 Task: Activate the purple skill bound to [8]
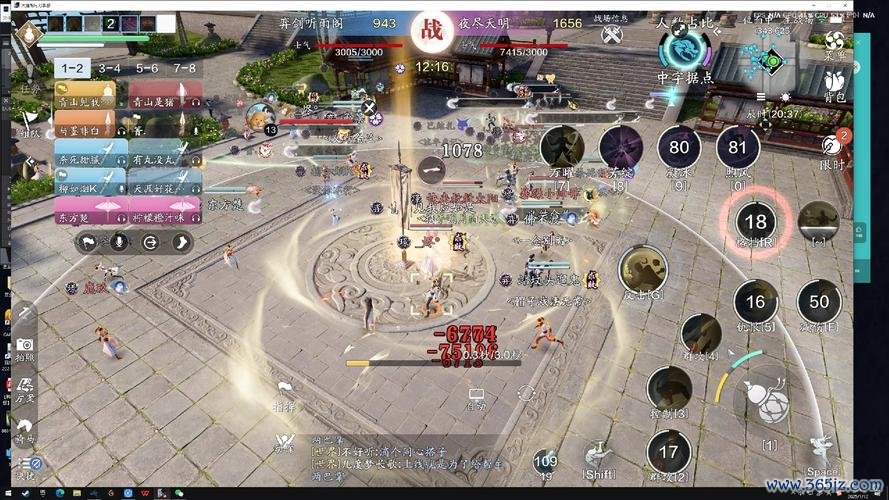[x=620, y=148]
